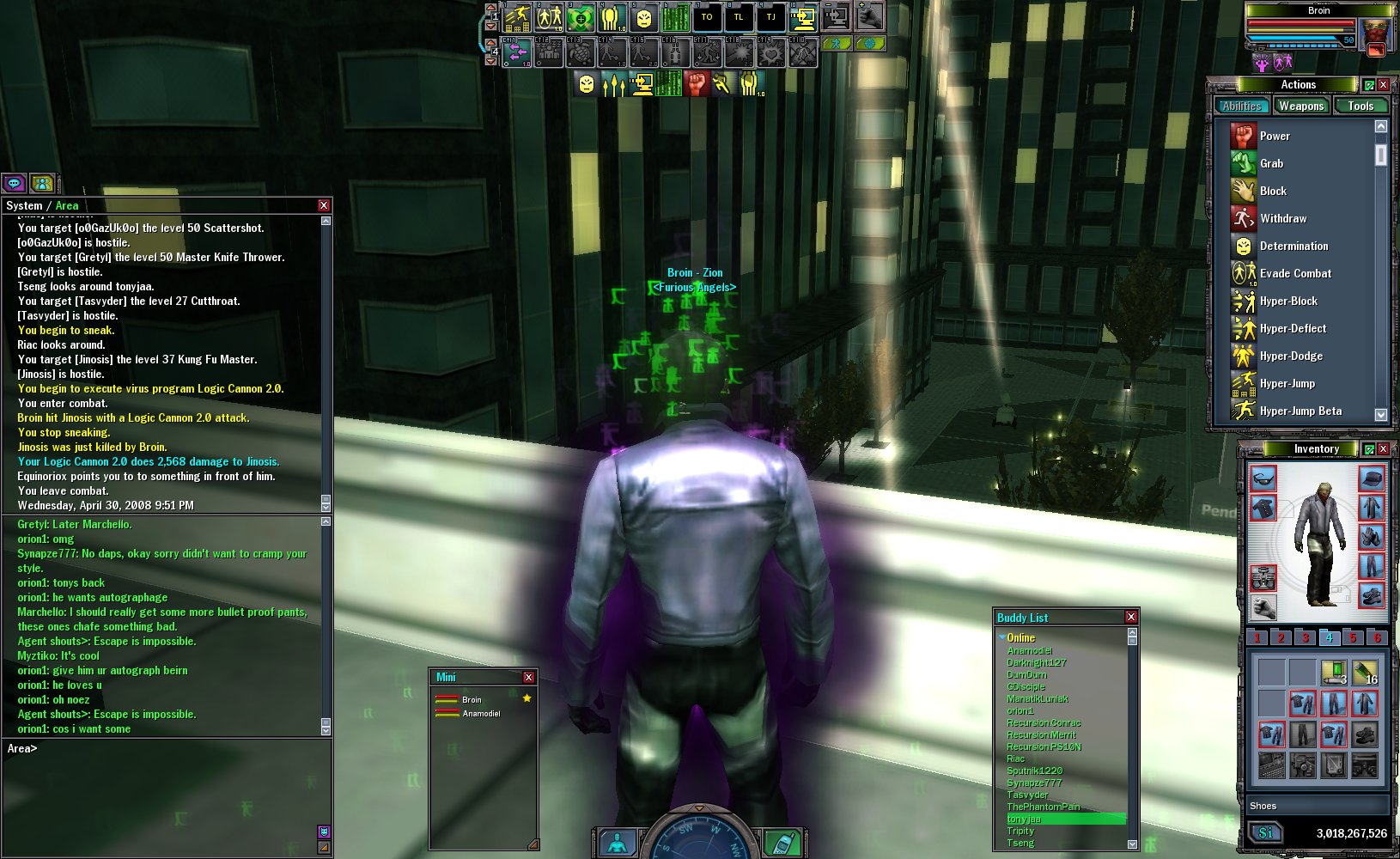Activate the Grab ability

tap(1271, 163)
